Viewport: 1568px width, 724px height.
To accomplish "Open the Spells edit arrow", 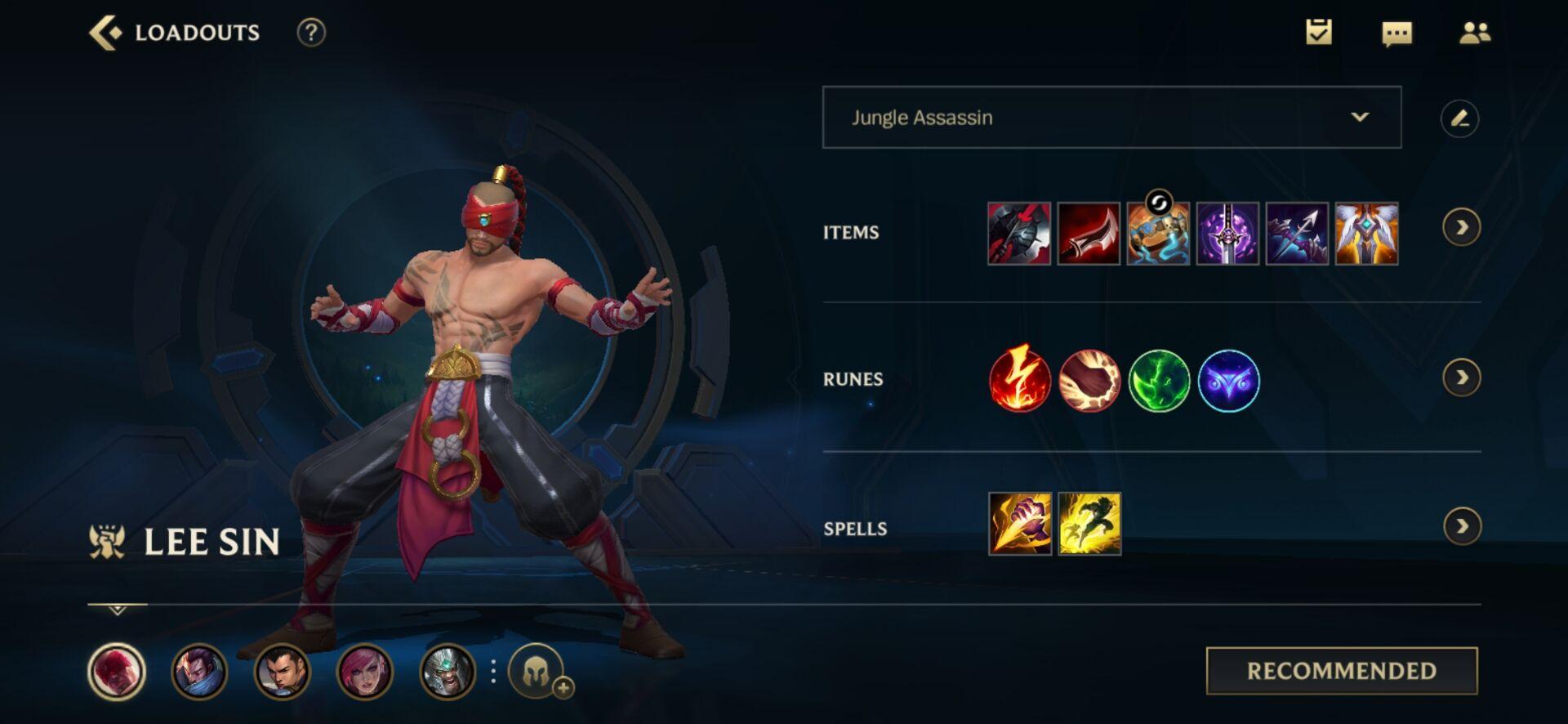I will 1461,526.
